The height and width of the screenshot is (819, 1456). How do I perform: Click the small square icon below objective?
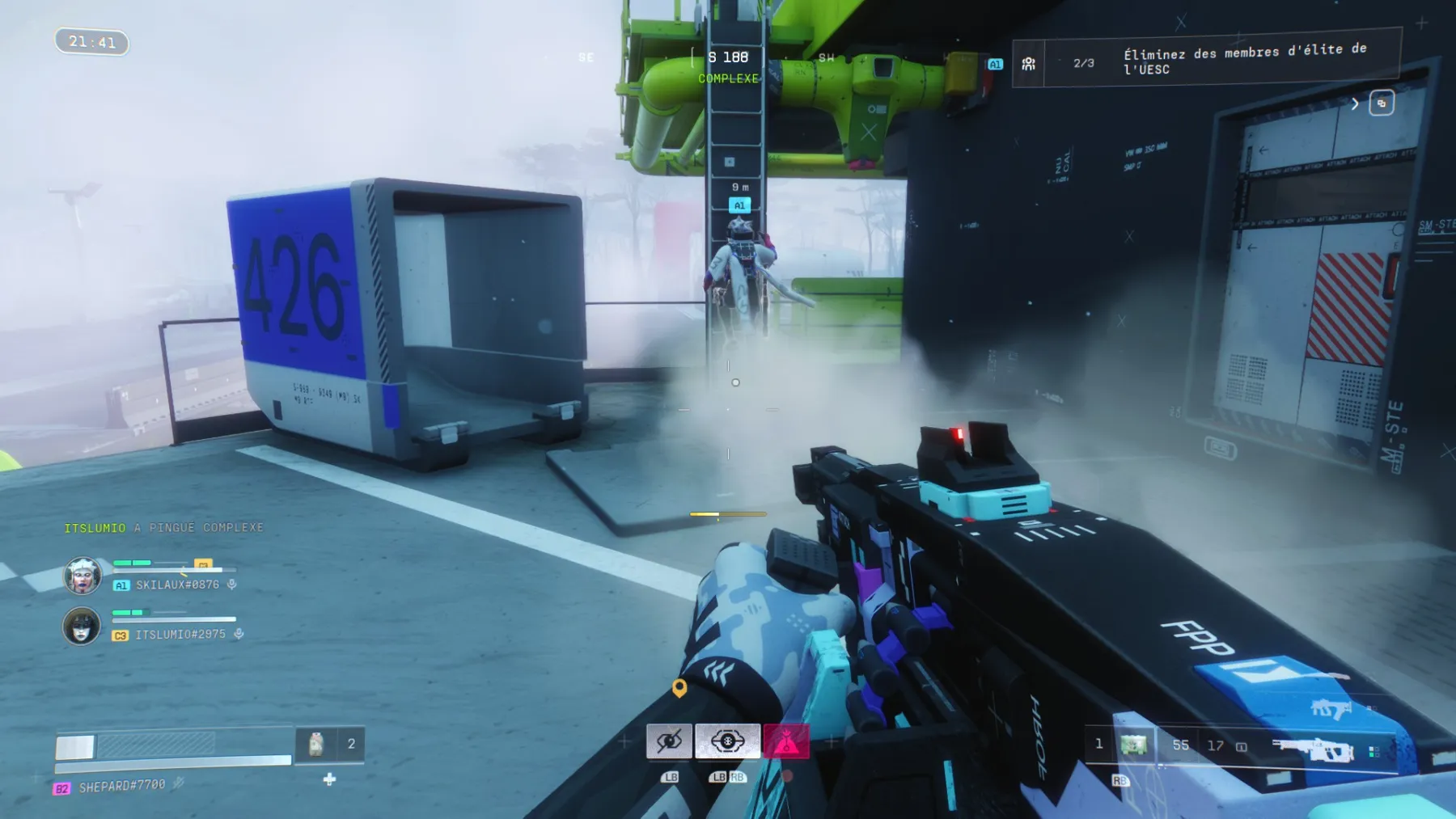(1382, 103)
